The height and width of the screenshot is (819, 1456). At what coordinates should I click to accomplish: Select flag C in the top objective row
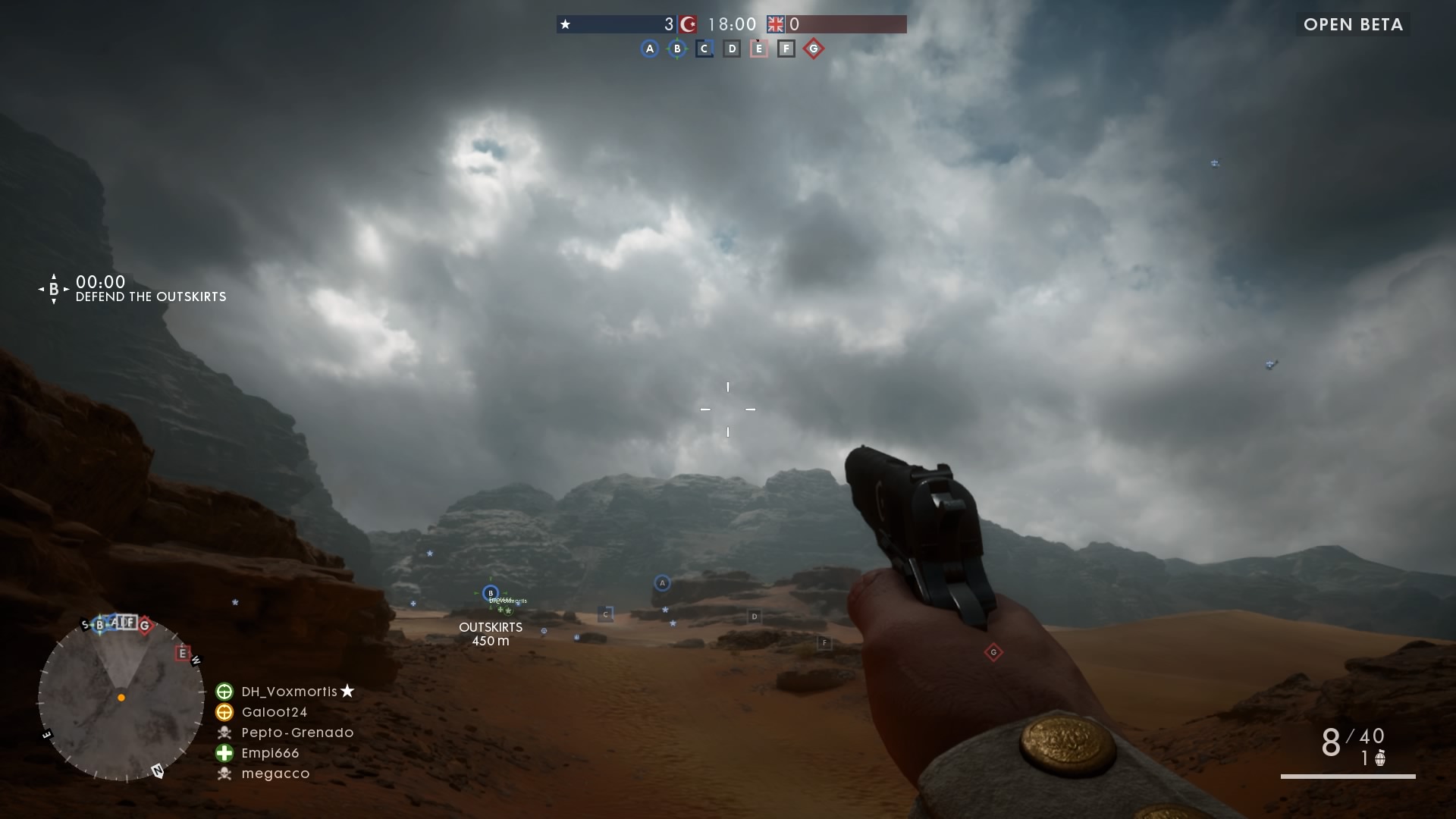[x=704, y=49]
